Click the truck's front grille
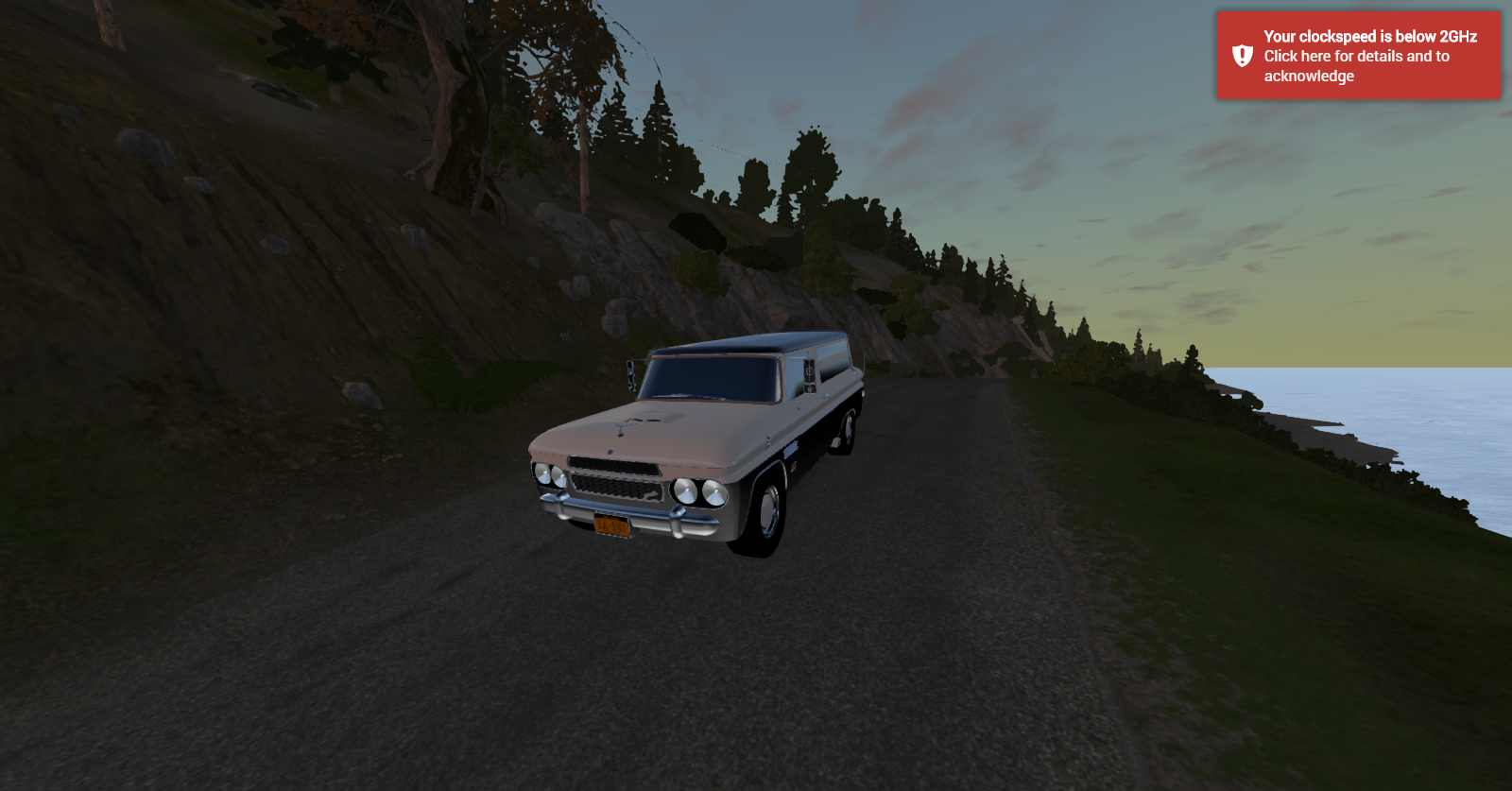 (x=616, y=486)
